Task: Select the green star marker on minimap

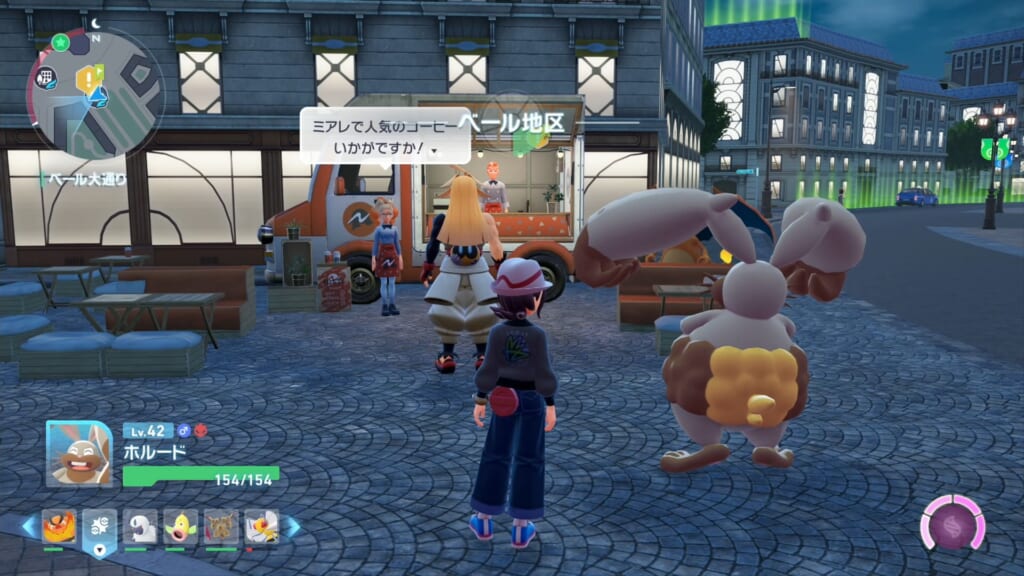Action: click(x=59, y=42)
